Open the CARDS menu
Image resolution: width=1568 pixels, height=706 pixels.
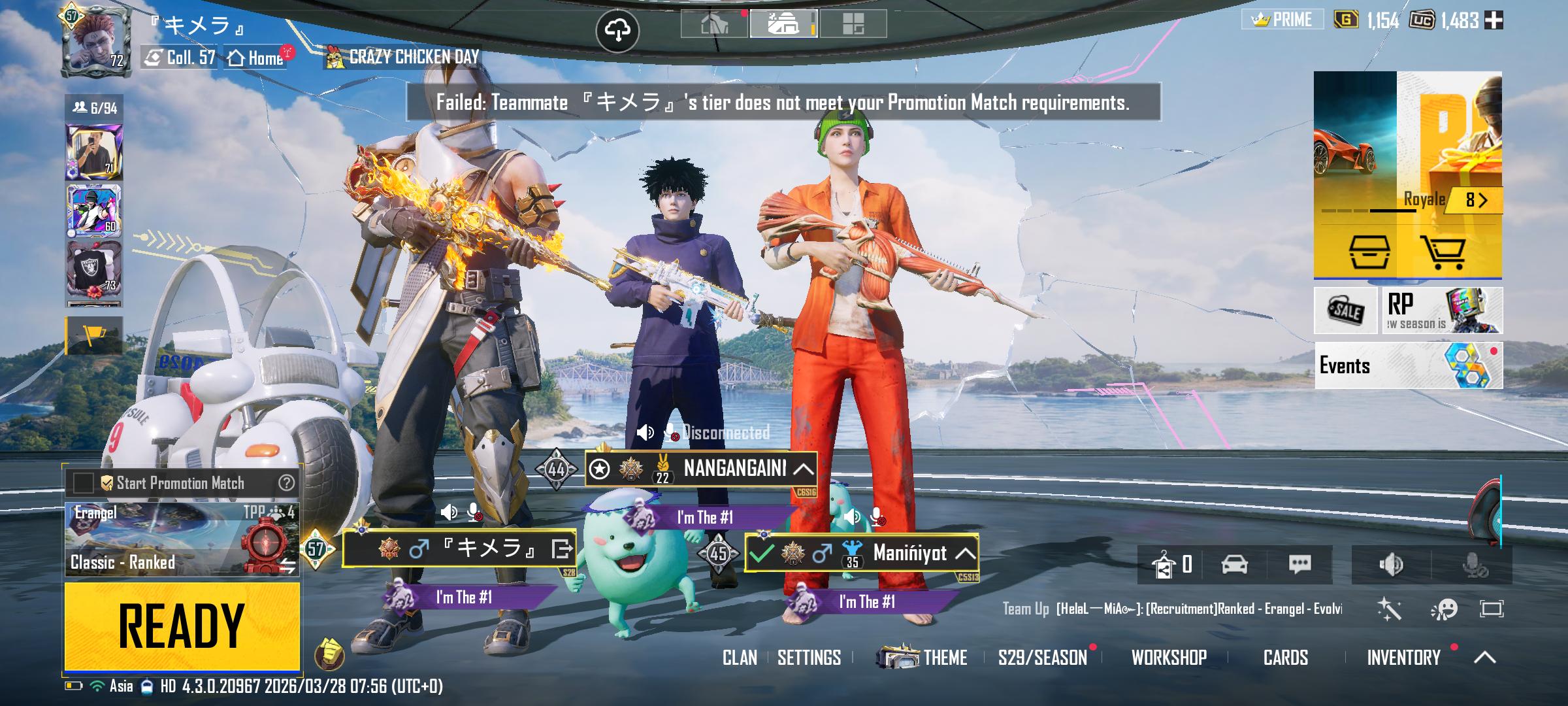point(1285,658)
